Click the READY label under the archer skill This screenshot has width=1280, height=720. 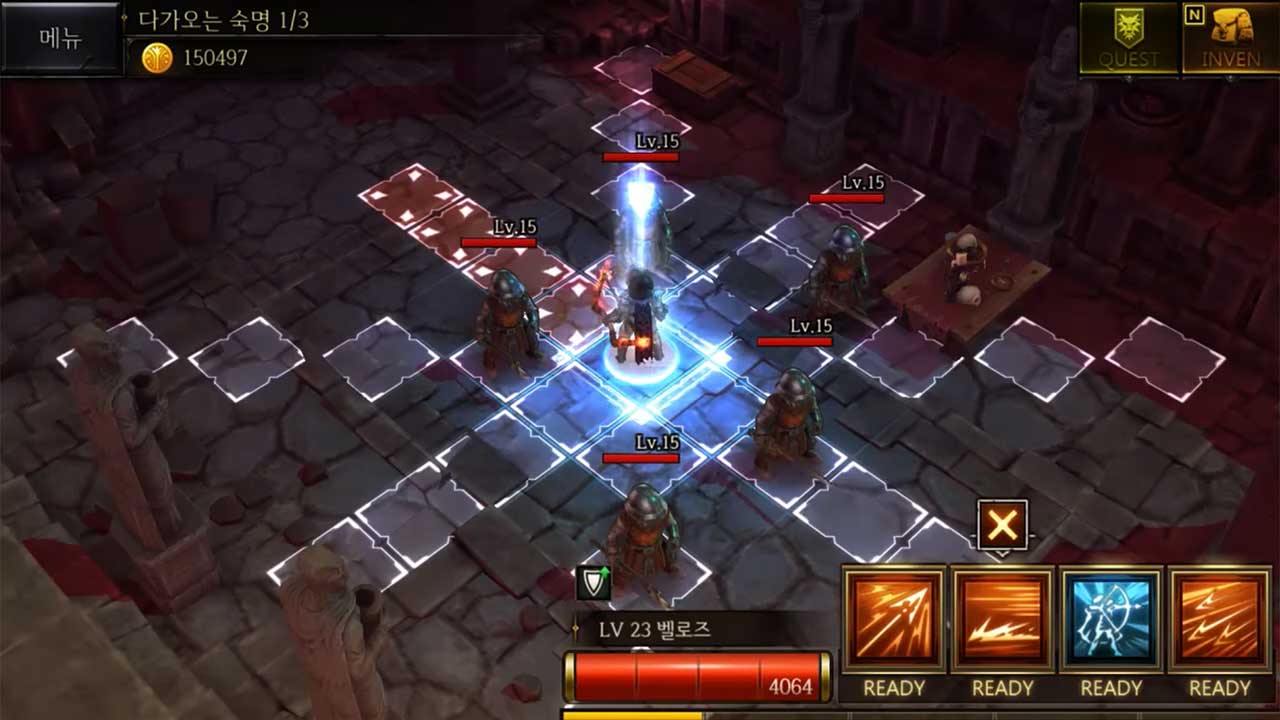1110,689
